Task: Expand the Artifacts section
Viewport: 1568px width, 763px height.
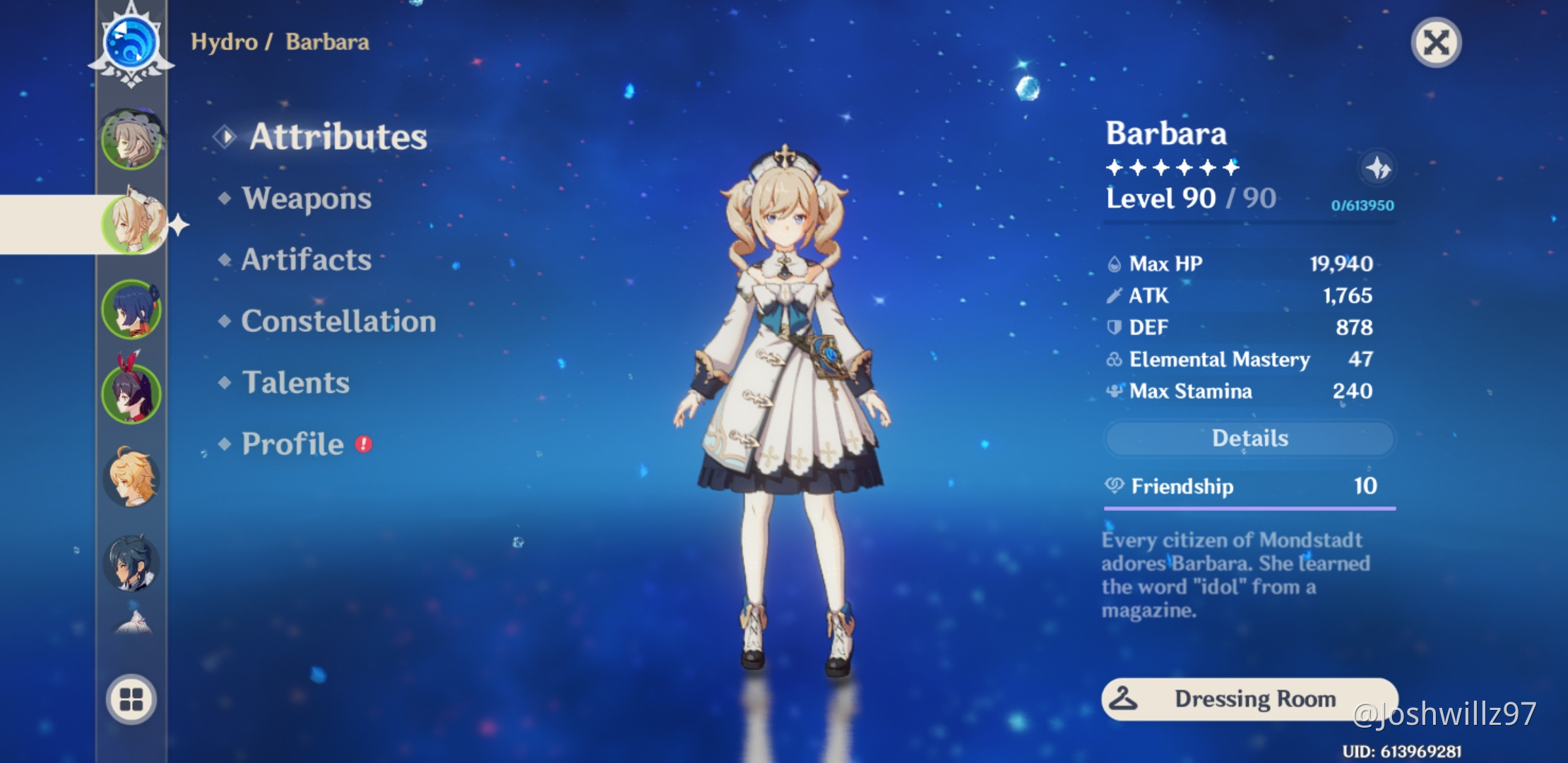Action: tap(304, 260)
